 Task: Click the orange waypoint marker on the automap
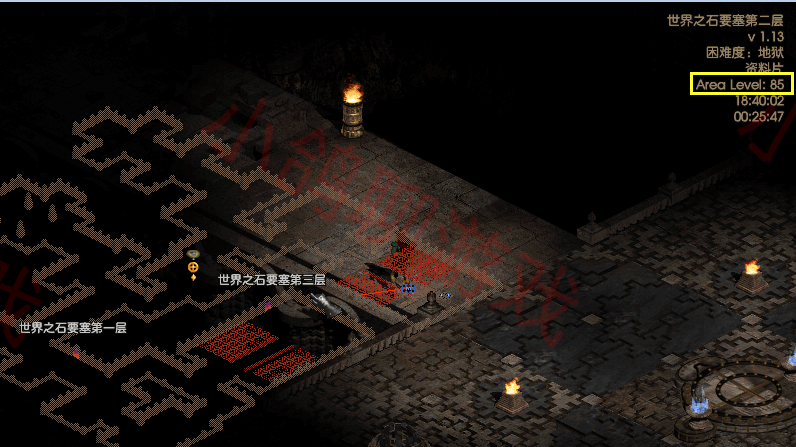click(x=193, y=267)
